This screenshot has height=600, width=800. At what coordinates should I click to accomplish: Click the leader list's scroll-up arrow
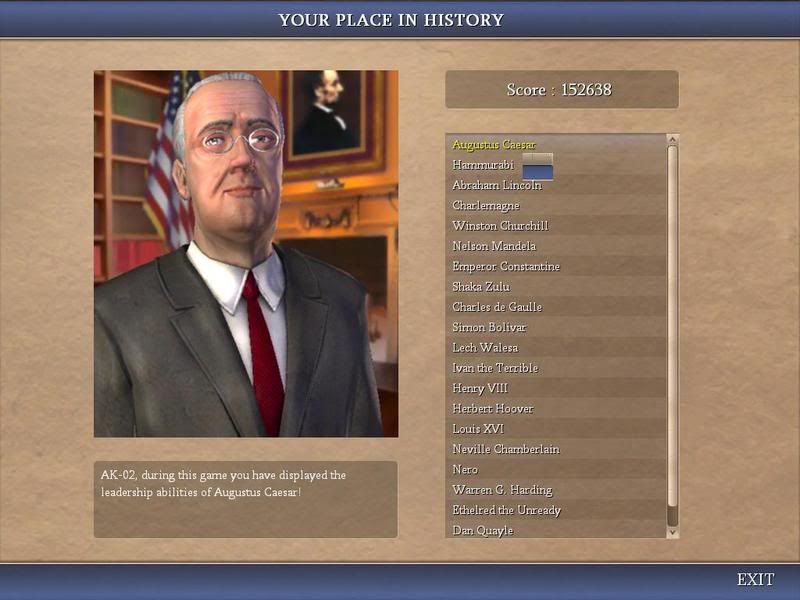672,140
